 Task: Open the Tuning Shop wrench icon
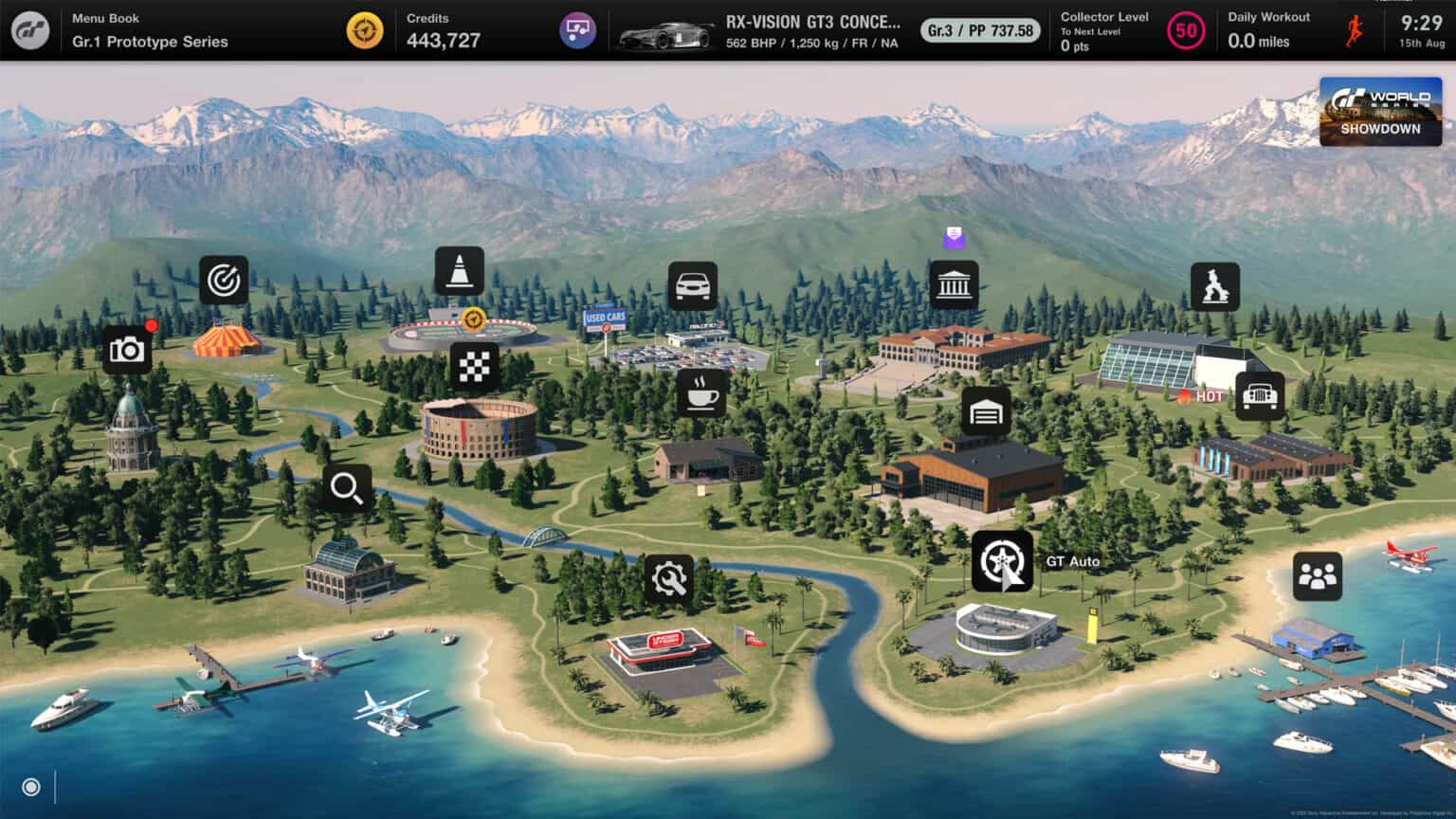[x=669, y=579]
